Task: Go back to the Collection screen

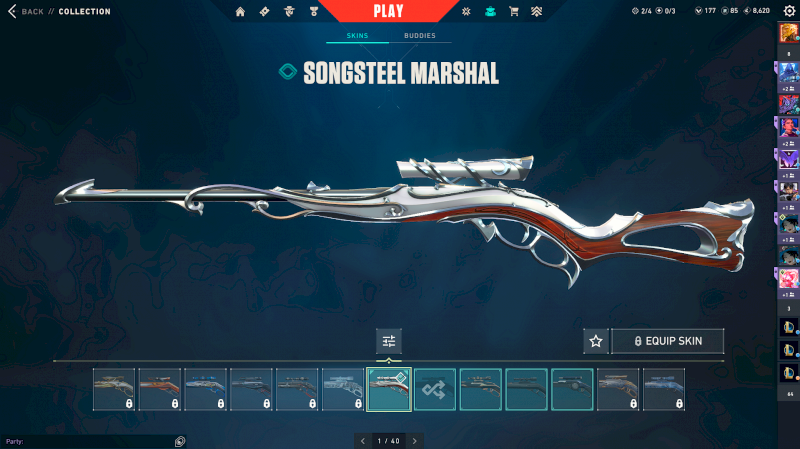Action: pyautogui.click(x=26, y=11)
